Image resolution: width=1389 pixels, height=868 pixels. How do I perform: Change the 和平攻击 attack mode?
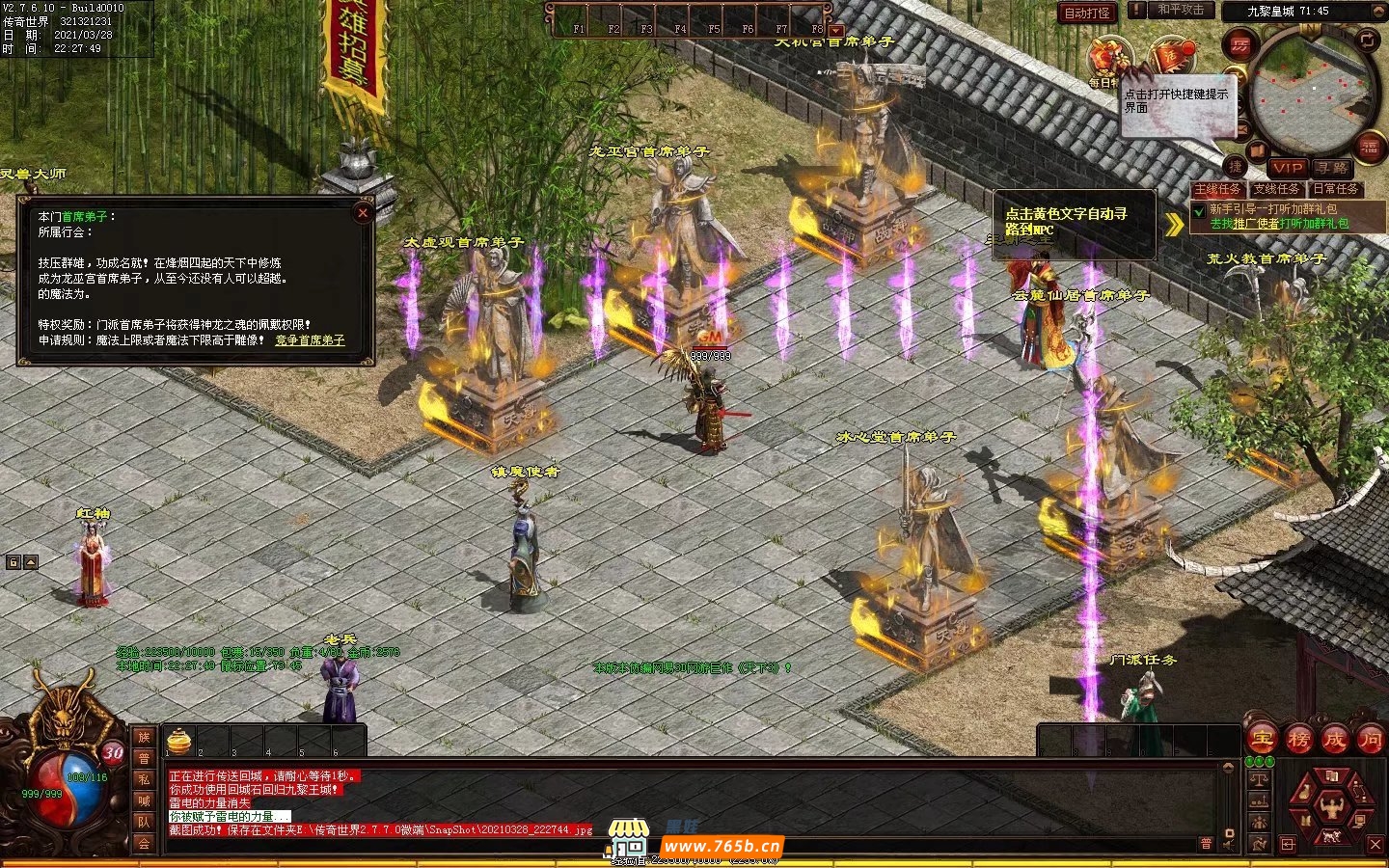click(1180, 11)
